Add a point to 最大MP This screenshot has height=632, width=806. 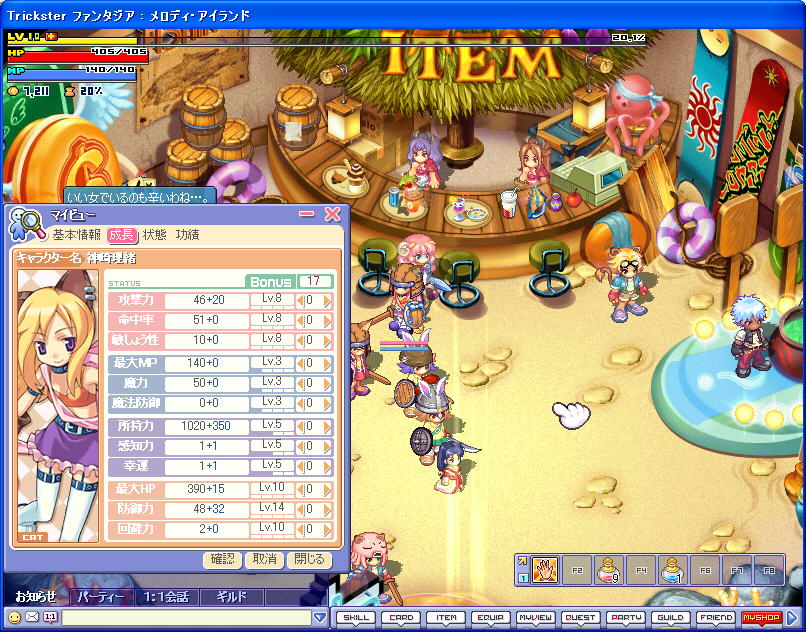click(x=327, y=364)
